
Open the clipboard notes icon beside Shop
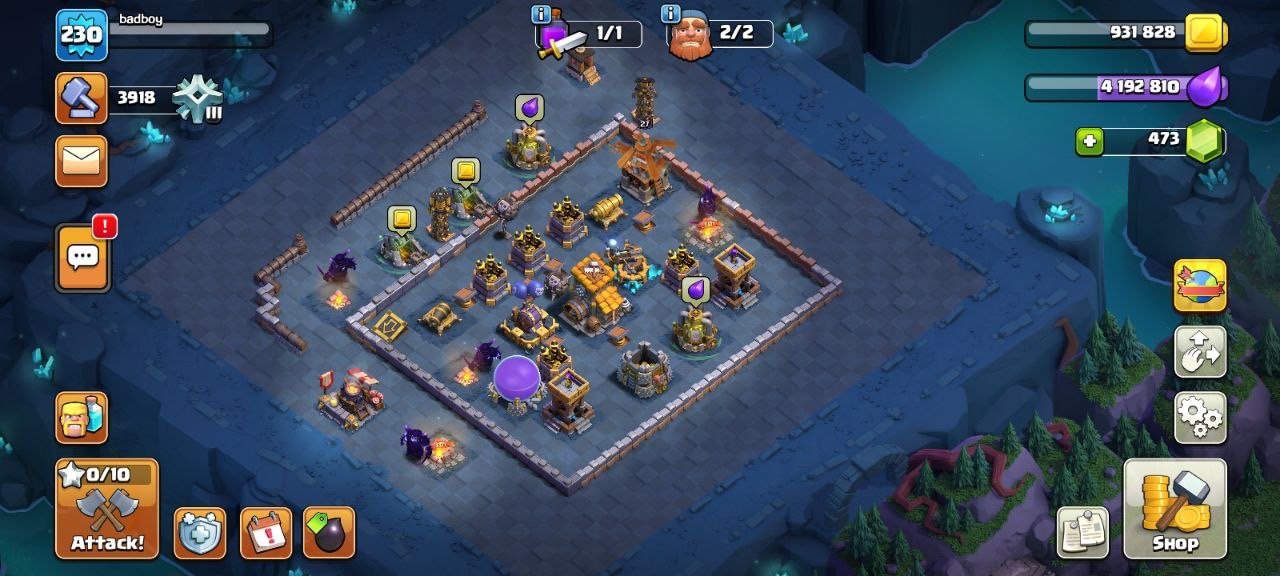pos(1083,531)
